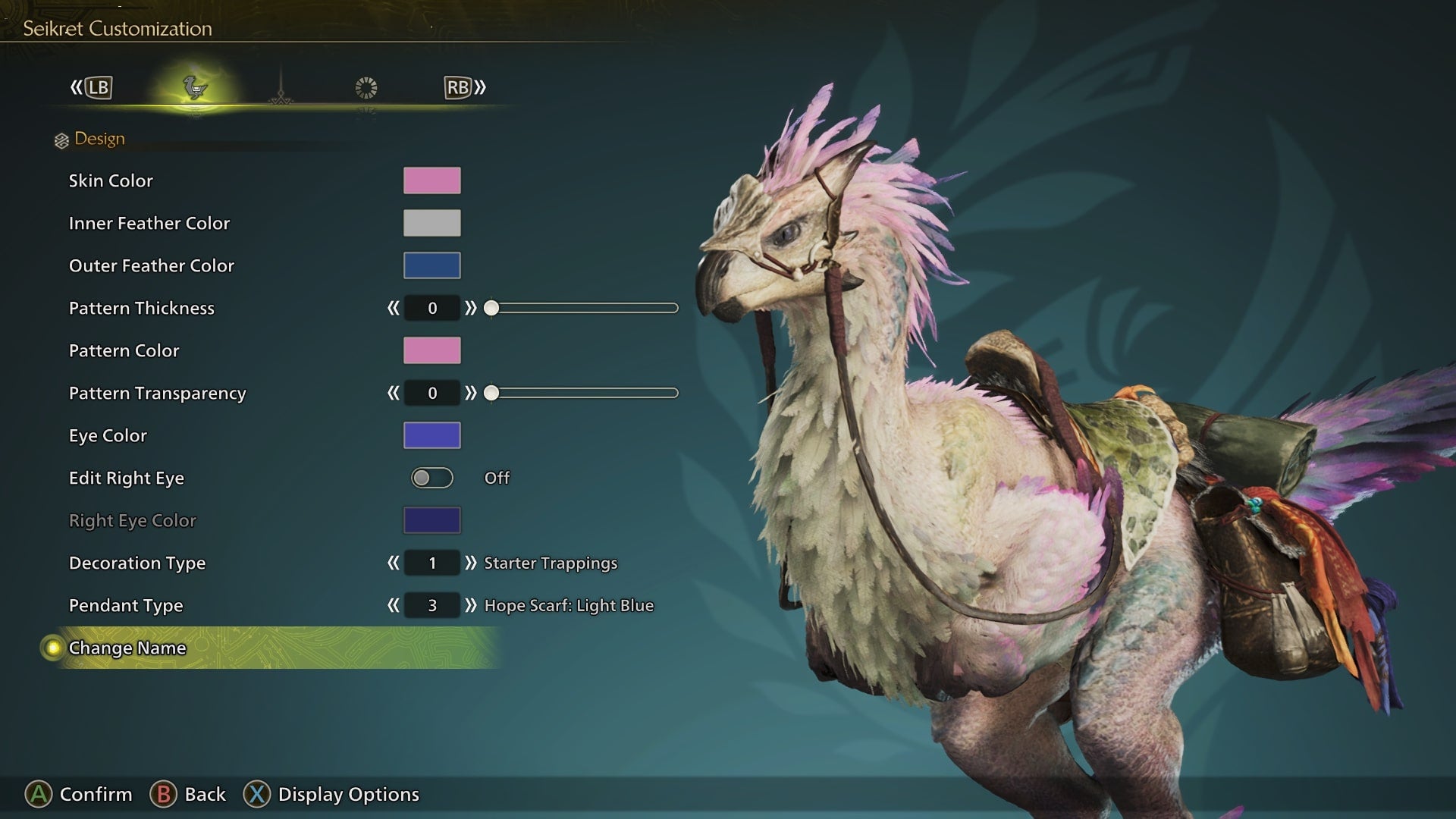The width and height of the screenshot is (1456, 819).
Task: Toggle the Edit Right Eye switch
Action: click(x=431, y=478)
